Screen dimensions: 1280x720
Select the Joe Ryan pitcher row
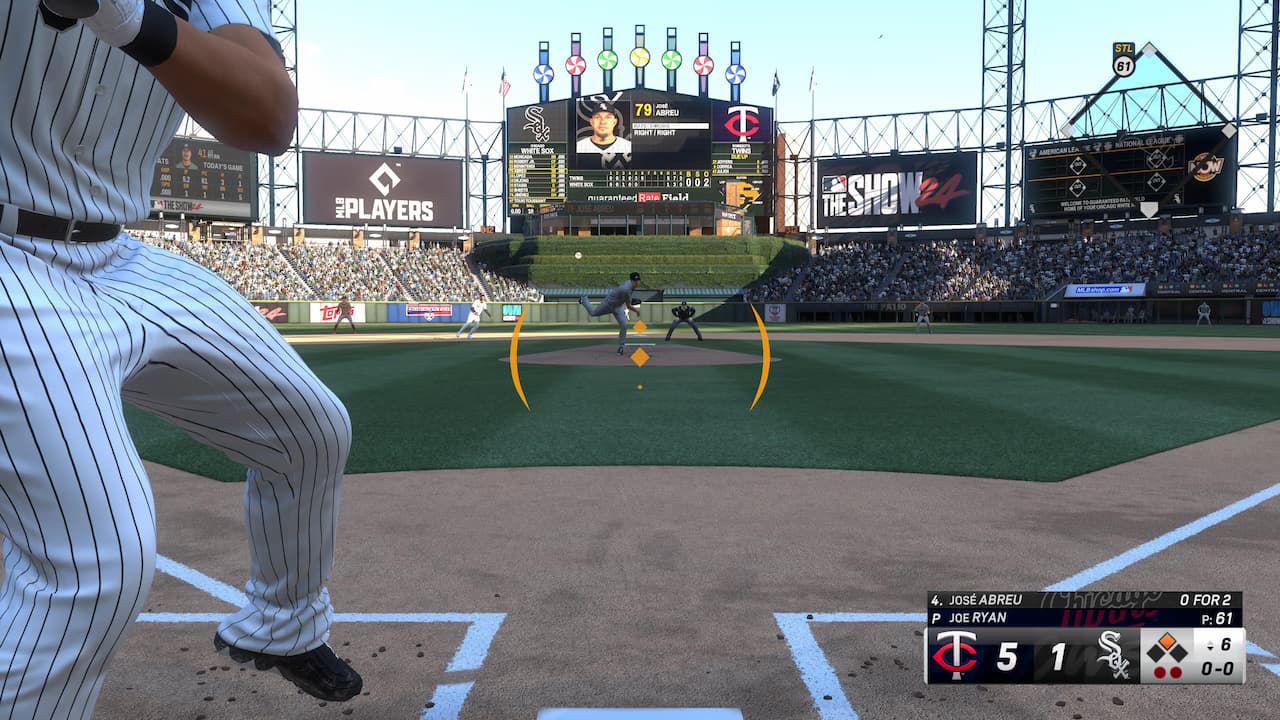point(1084,618)
